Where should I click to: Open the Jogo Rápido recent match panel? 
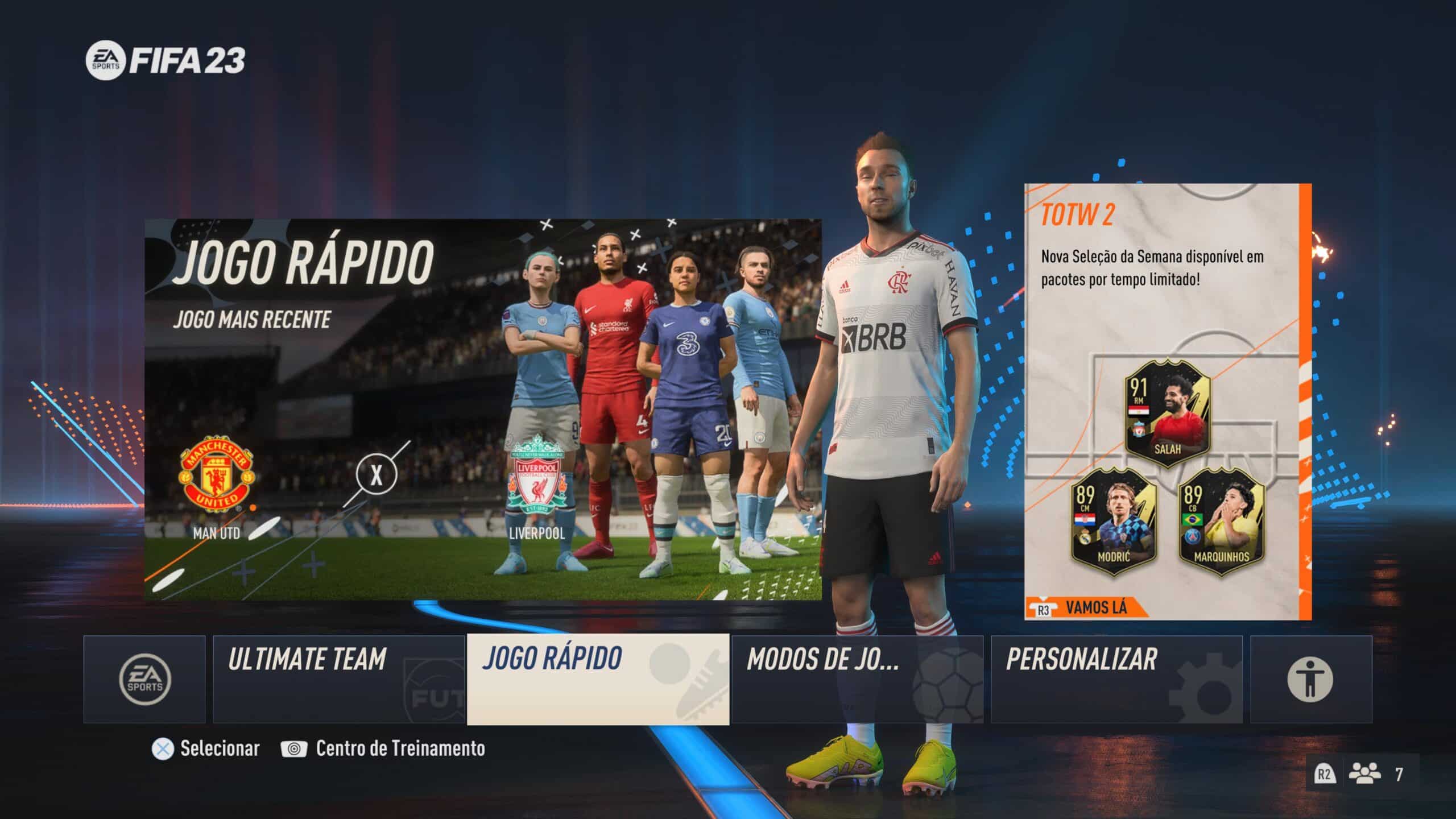(x=482, y=409)
